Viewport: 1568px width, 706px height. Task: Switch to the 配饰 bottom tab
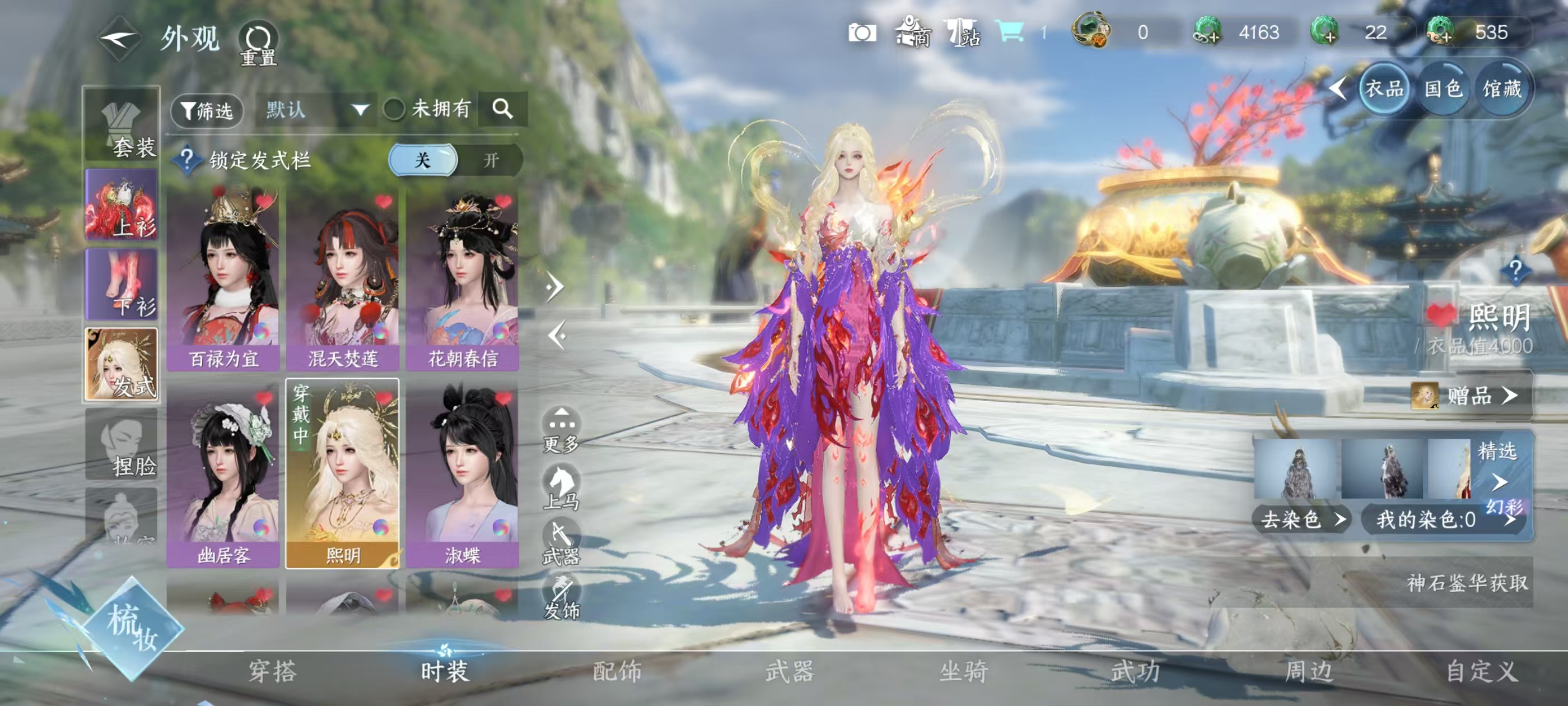(x=617, y=671)
